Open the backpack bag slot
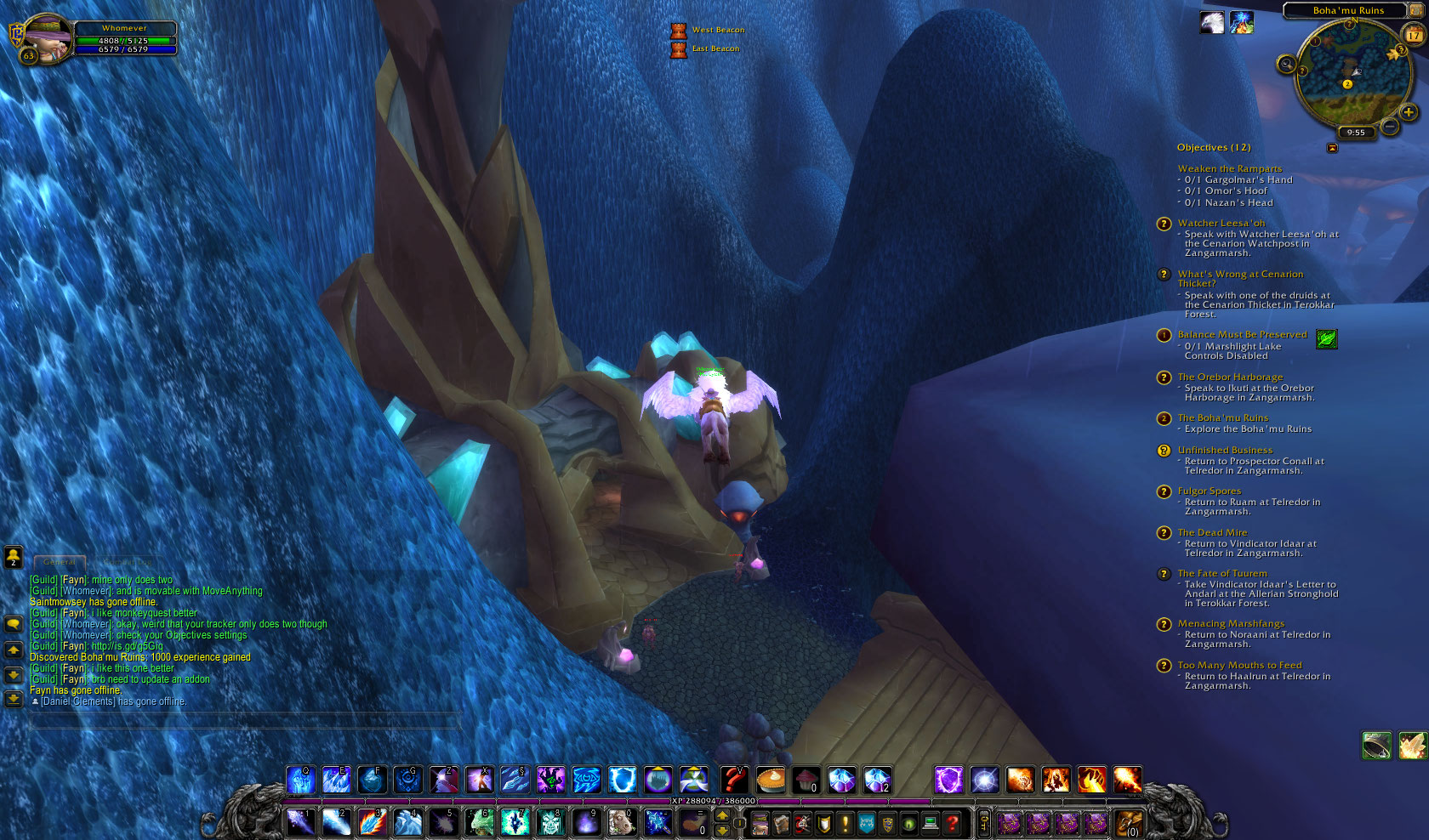 1129,822
